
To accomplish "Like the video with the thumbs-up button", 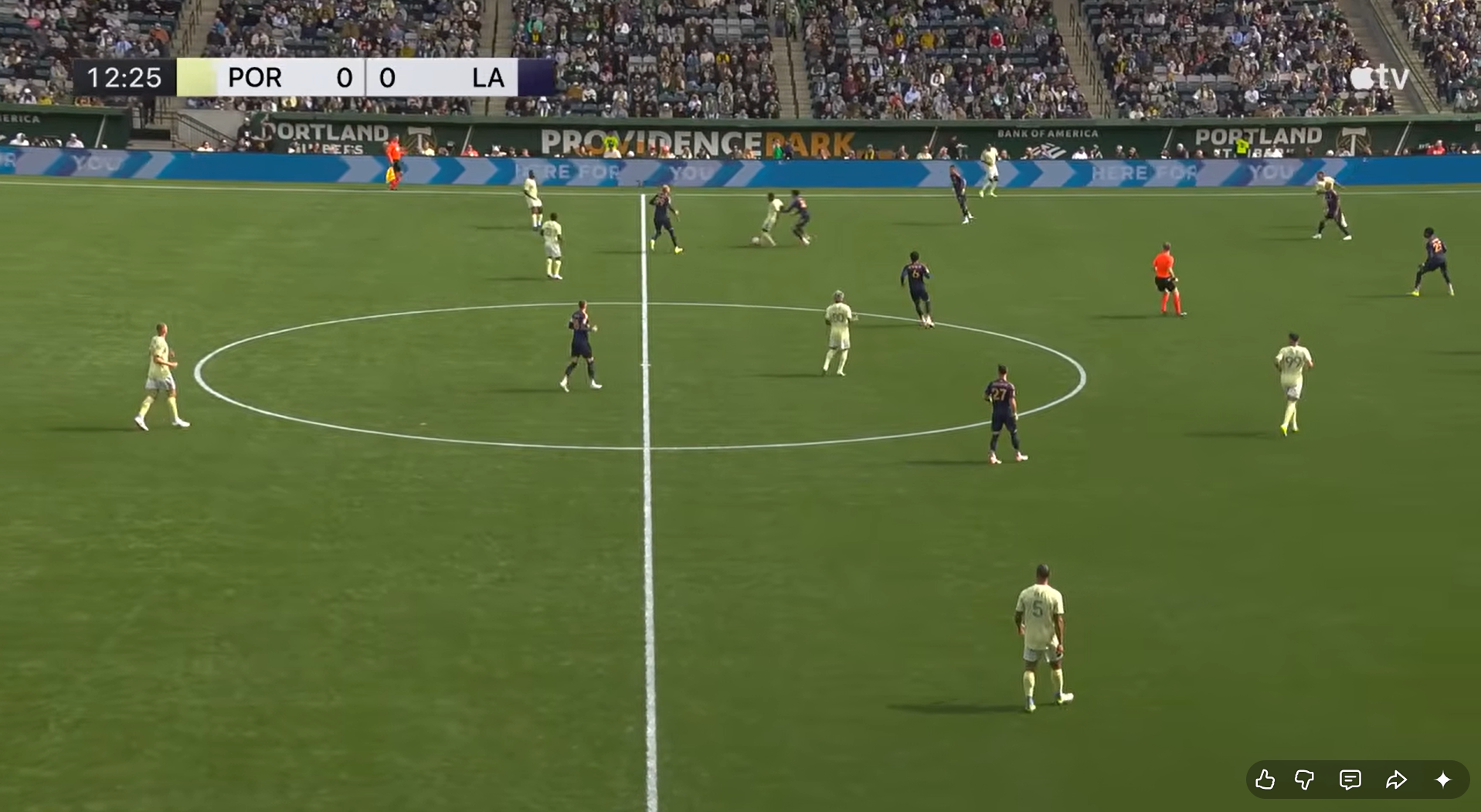I will [1265, 780].
